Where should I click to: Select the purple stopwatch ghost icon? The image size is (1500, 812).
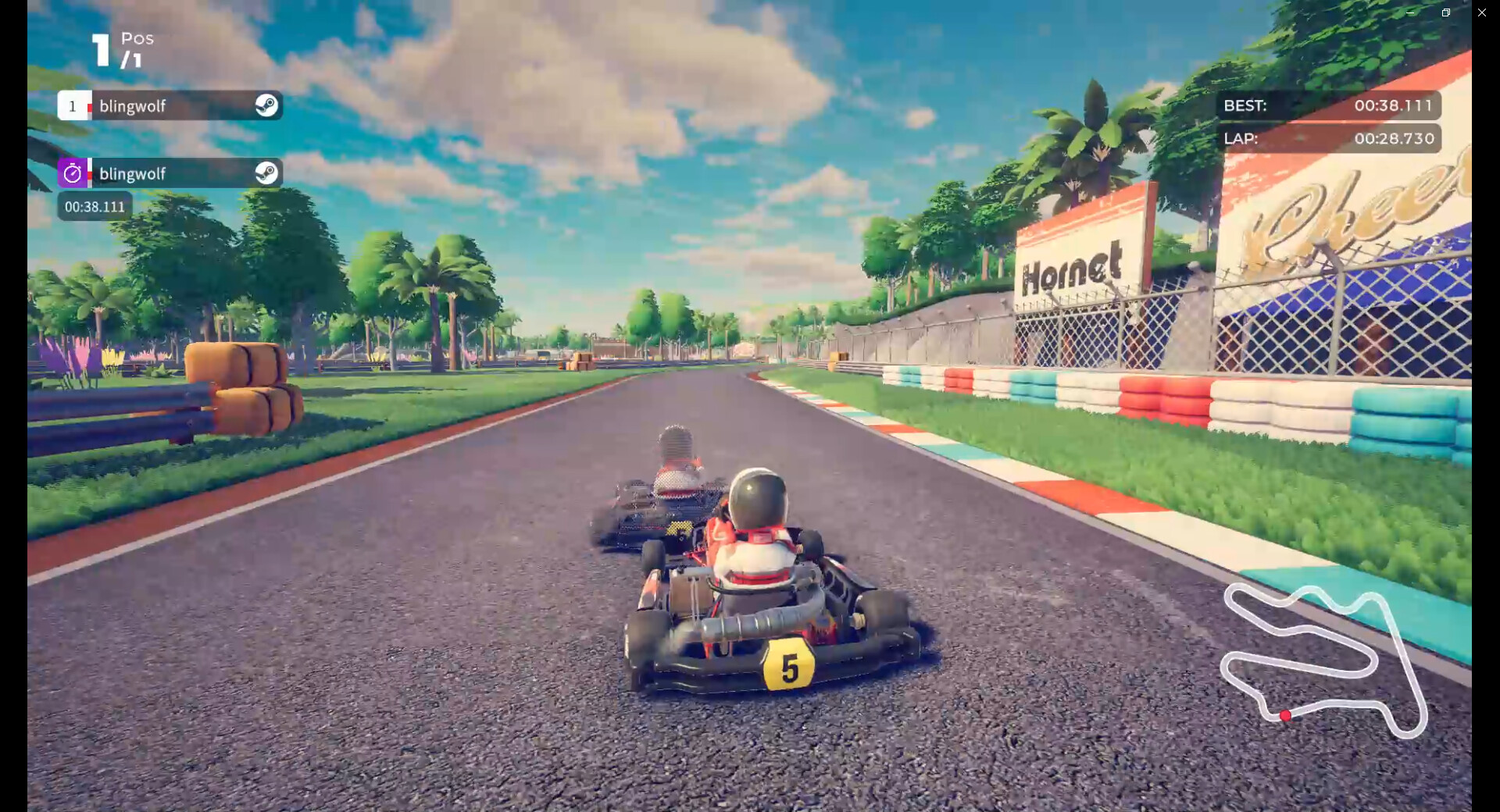coord(72,173)
